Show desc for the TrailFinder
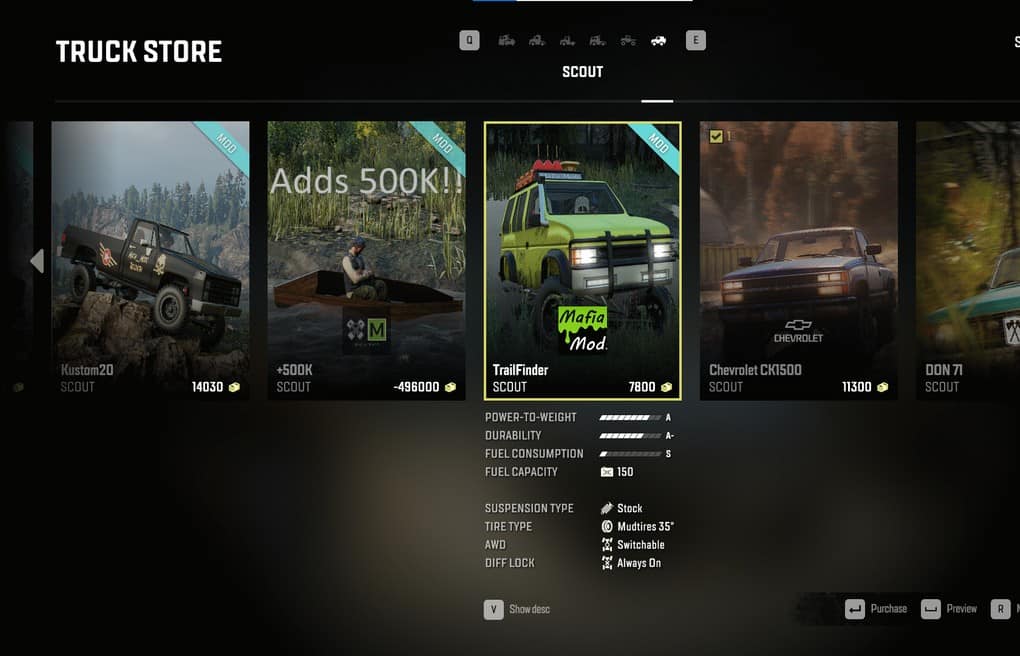The height and width of the screenshot is (656, 1020). coord(517,609)
